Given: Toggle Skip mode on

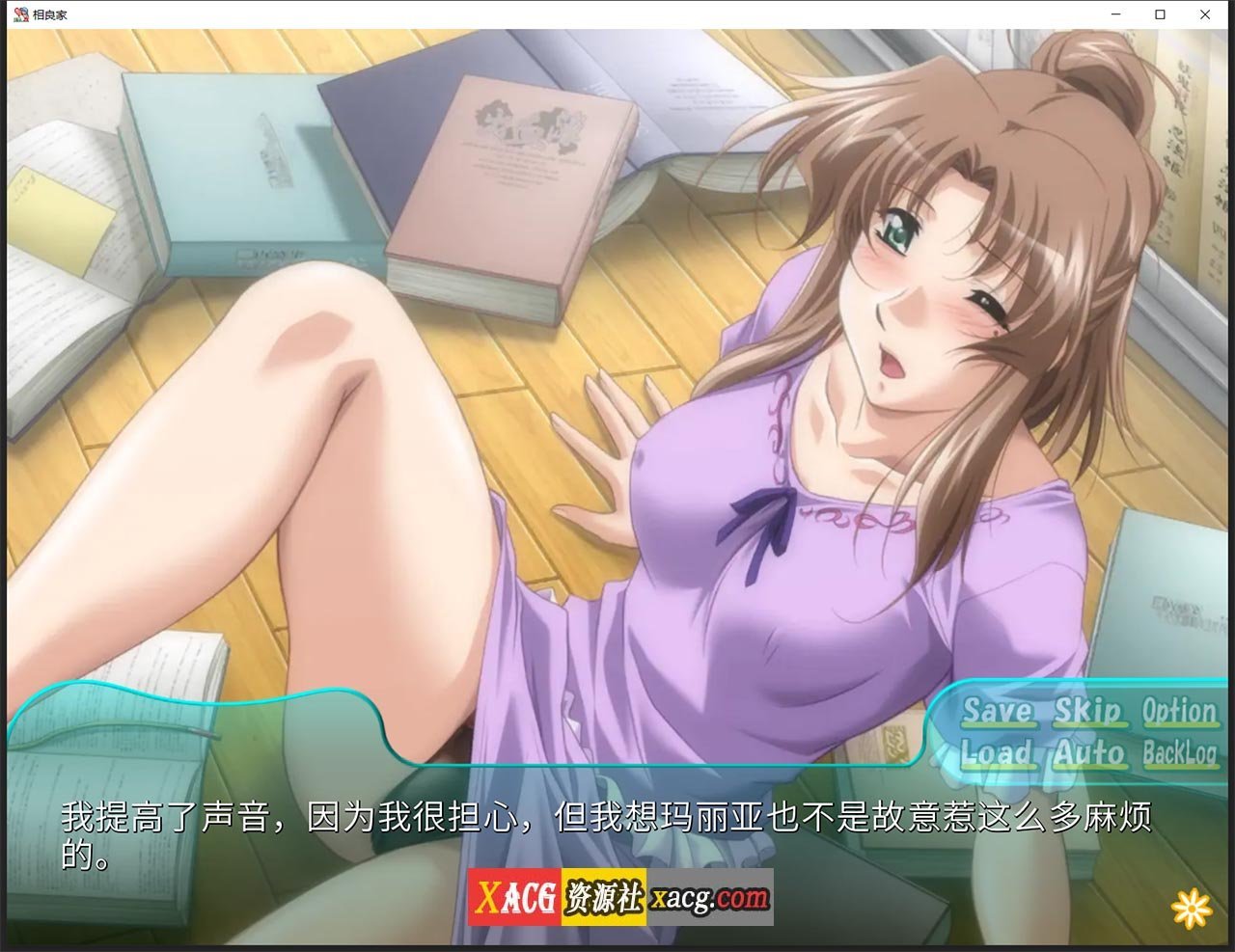Looking at the screenshot, I should click(1091, 712).
